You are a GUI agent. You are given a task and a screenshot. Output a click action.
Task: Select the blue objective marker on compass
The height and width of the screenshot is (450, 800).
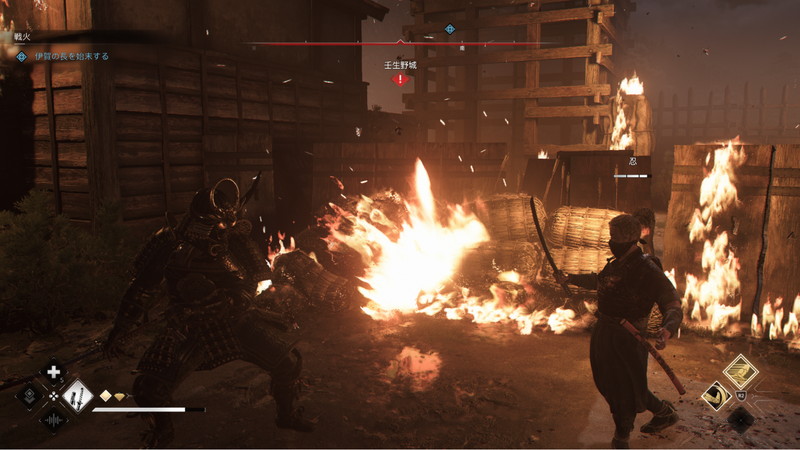[x=450, y=29]
